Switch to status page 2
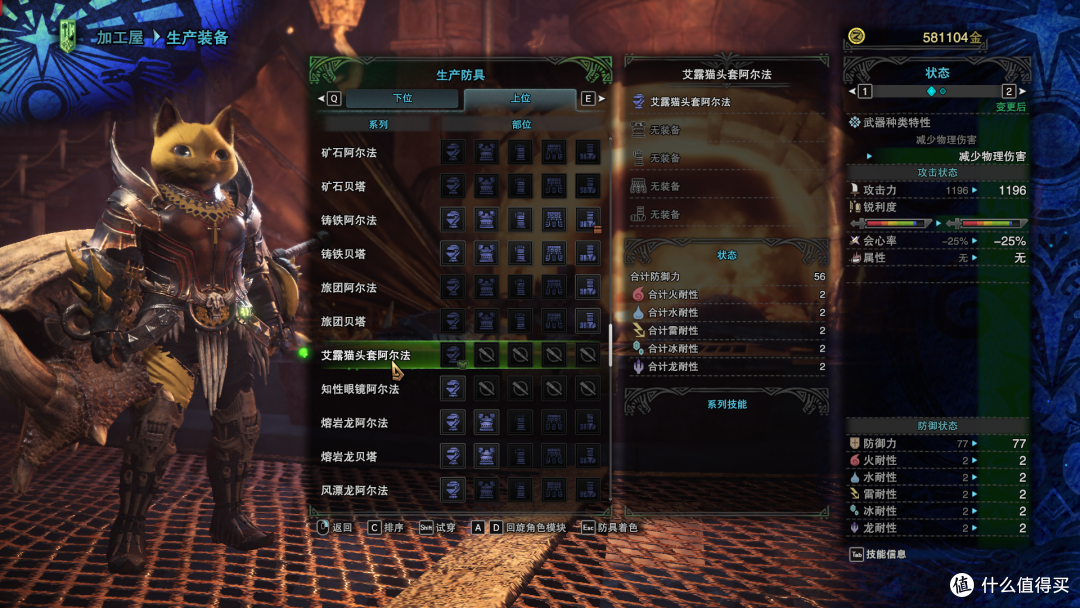This screenshot has width=1080, height=608. click(x=1009, y=91)
